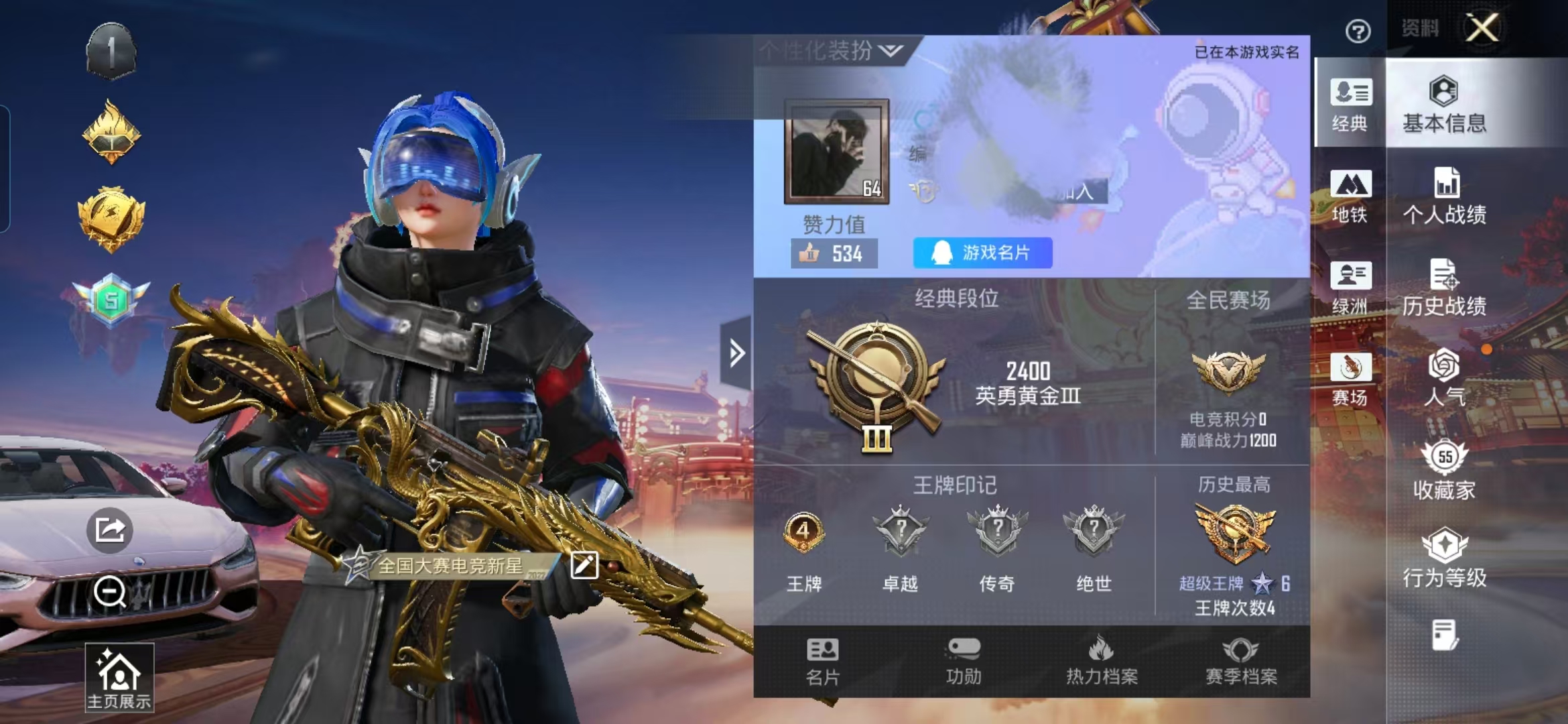Open the 收藏家 collector page

(1444, 470)
